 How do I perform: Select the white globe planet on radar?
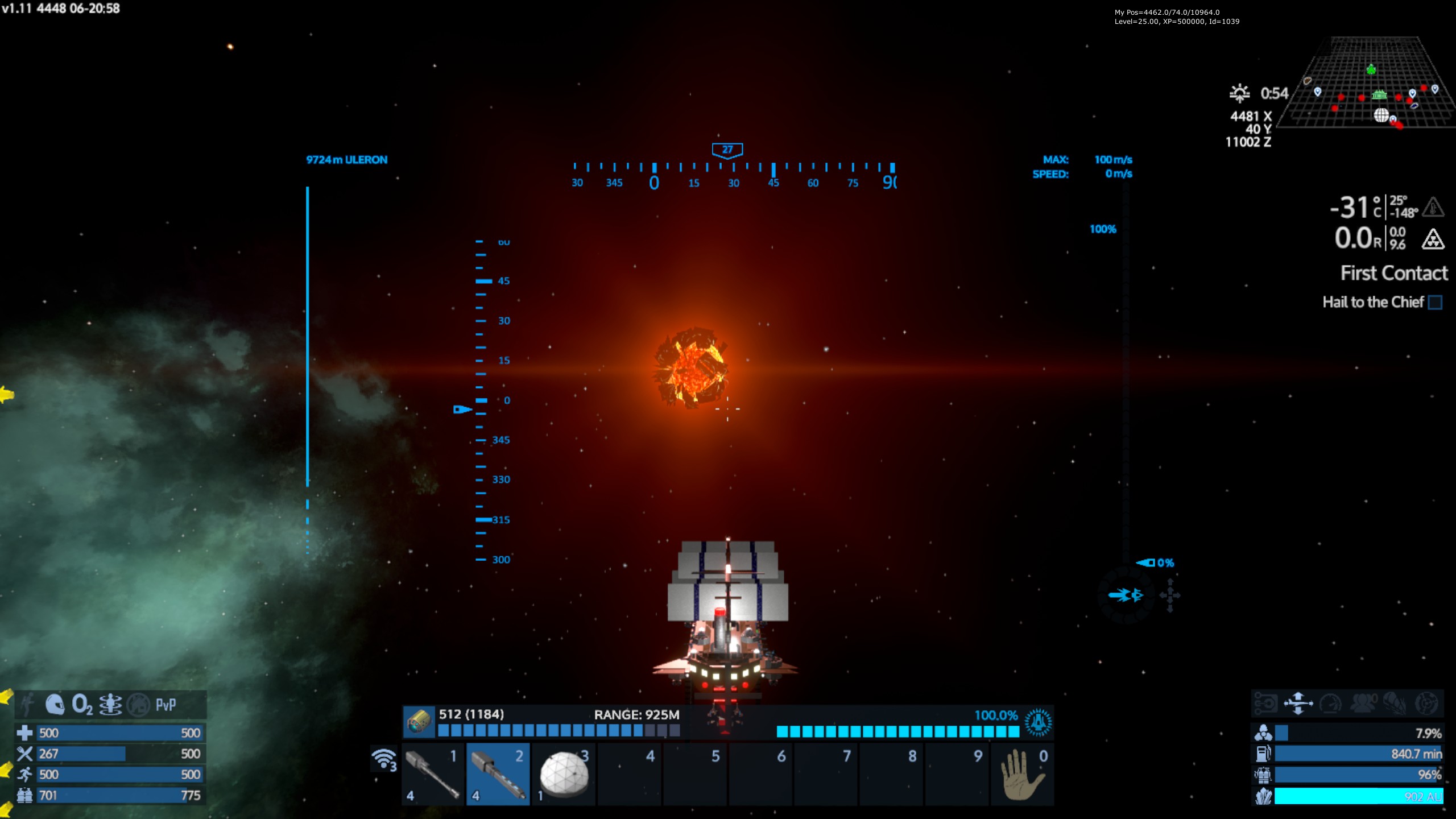(x=1381, y=115)
